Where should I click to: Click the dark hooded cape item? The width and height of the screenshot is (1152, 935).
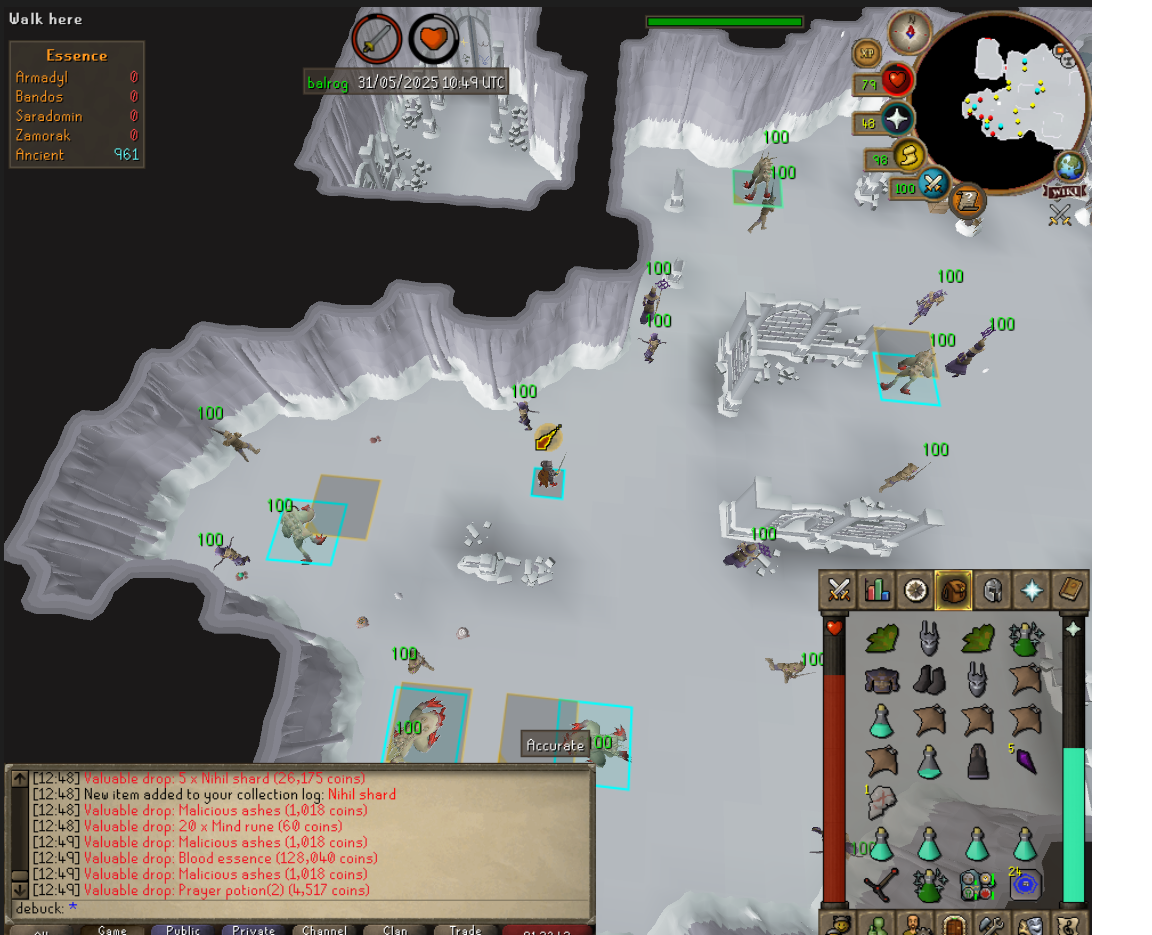coord(977,761)
